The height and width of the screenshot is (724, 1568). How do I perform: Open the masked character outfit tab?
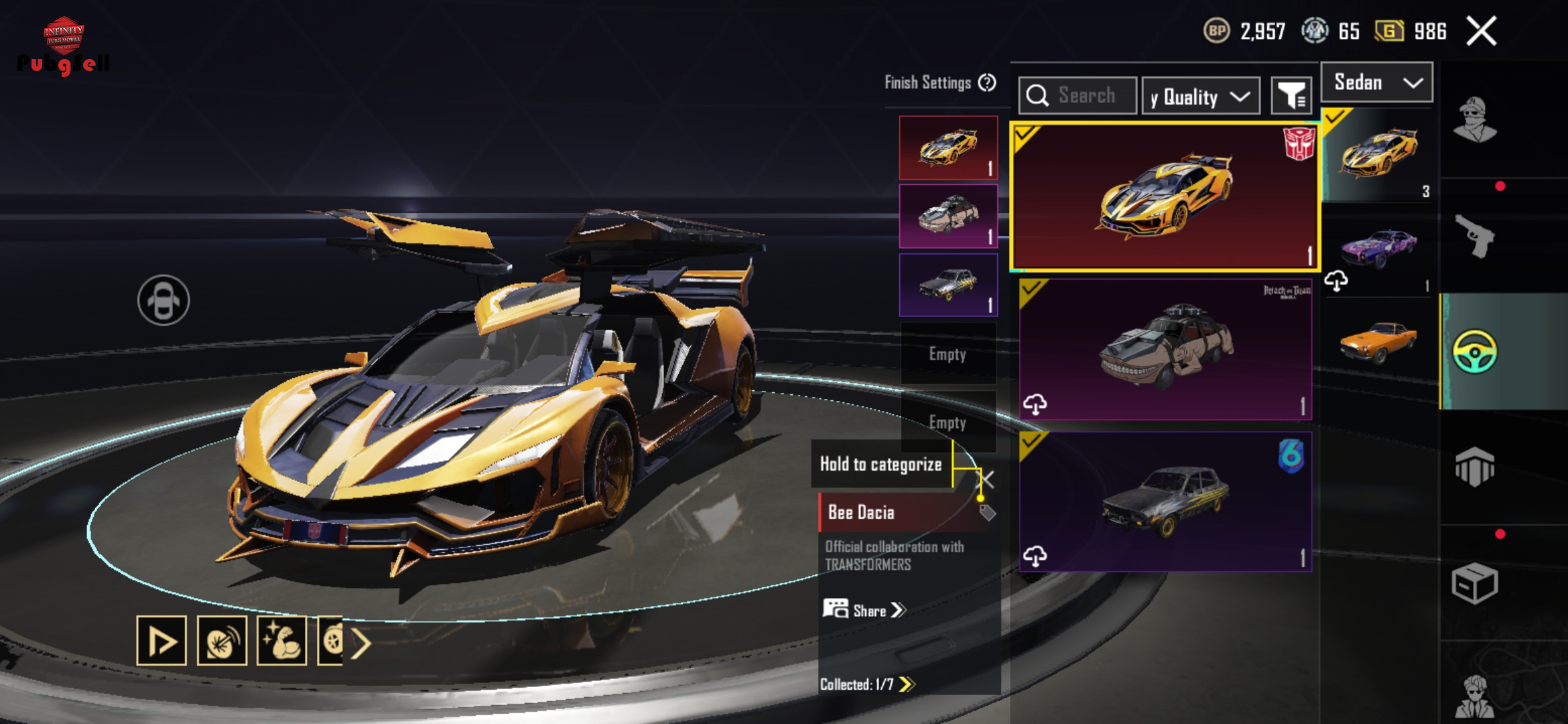click(x=1474, y=121)
